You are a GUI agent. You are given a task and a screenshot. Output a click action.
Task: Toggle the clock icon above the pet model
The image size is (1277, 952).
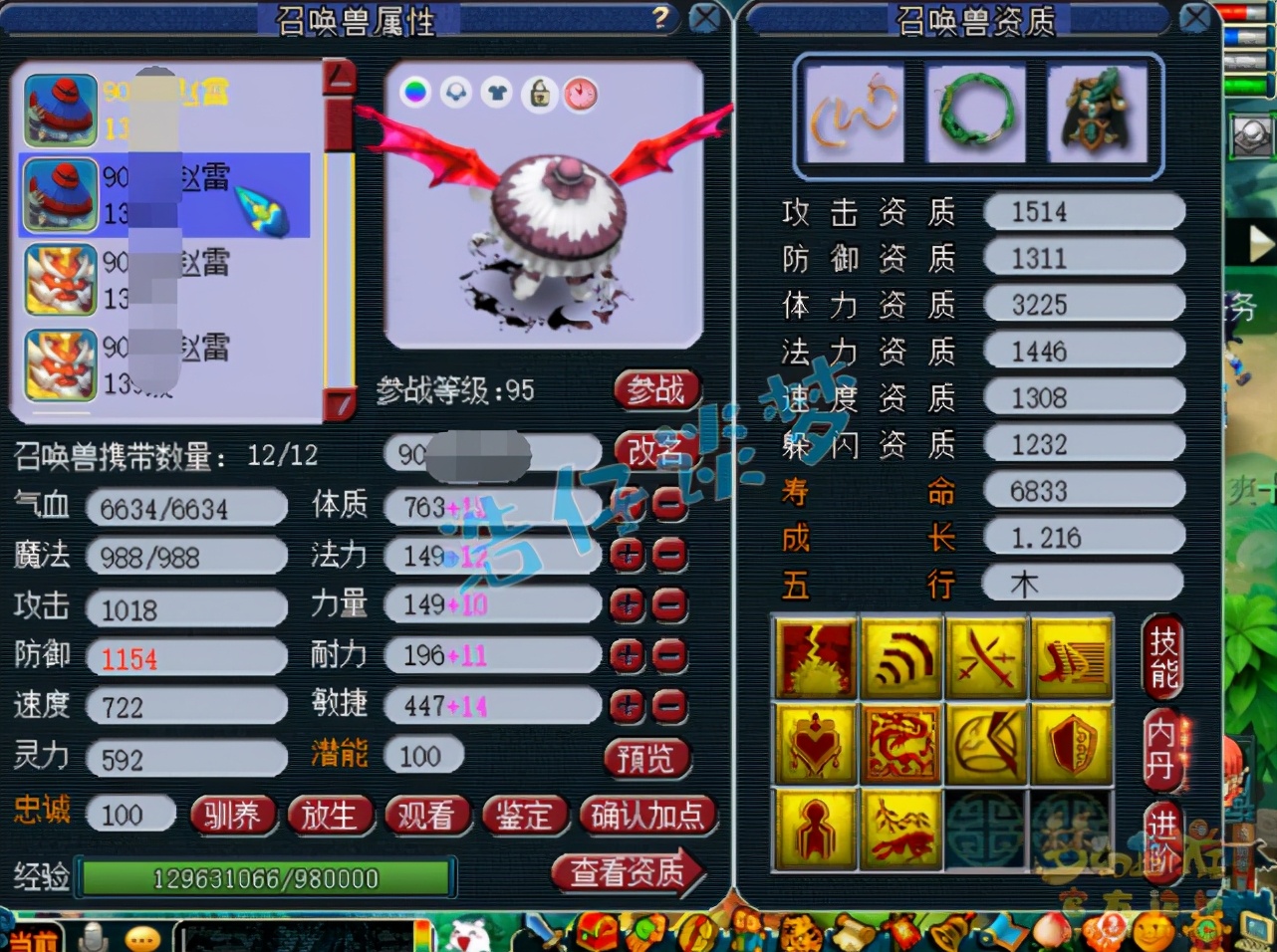click(581, 95)
